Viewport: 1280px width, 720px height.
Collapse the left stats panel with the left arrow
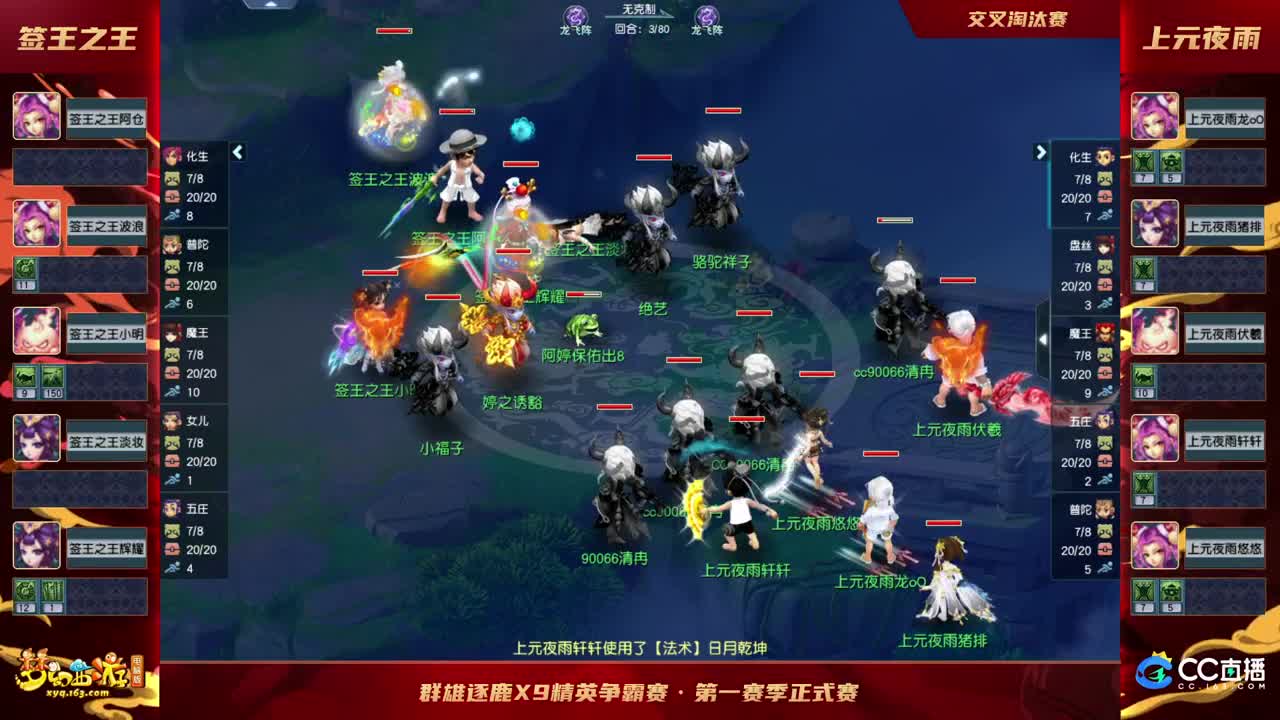pos(238,153)
